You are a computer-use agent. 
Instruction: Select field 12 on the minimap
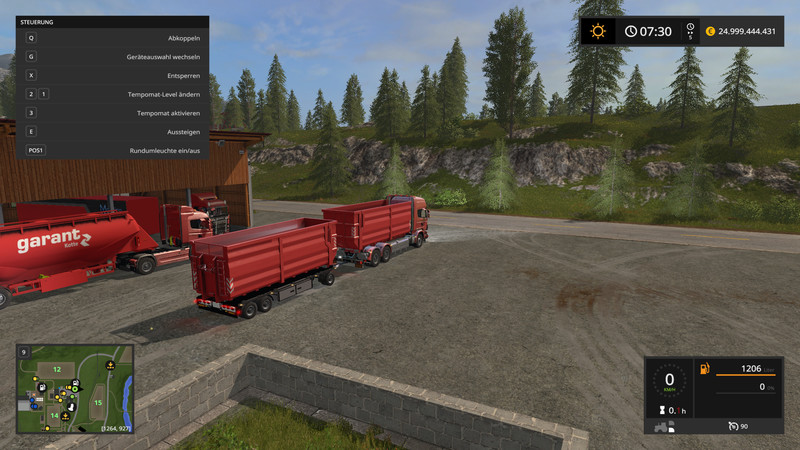coord(57,370)
